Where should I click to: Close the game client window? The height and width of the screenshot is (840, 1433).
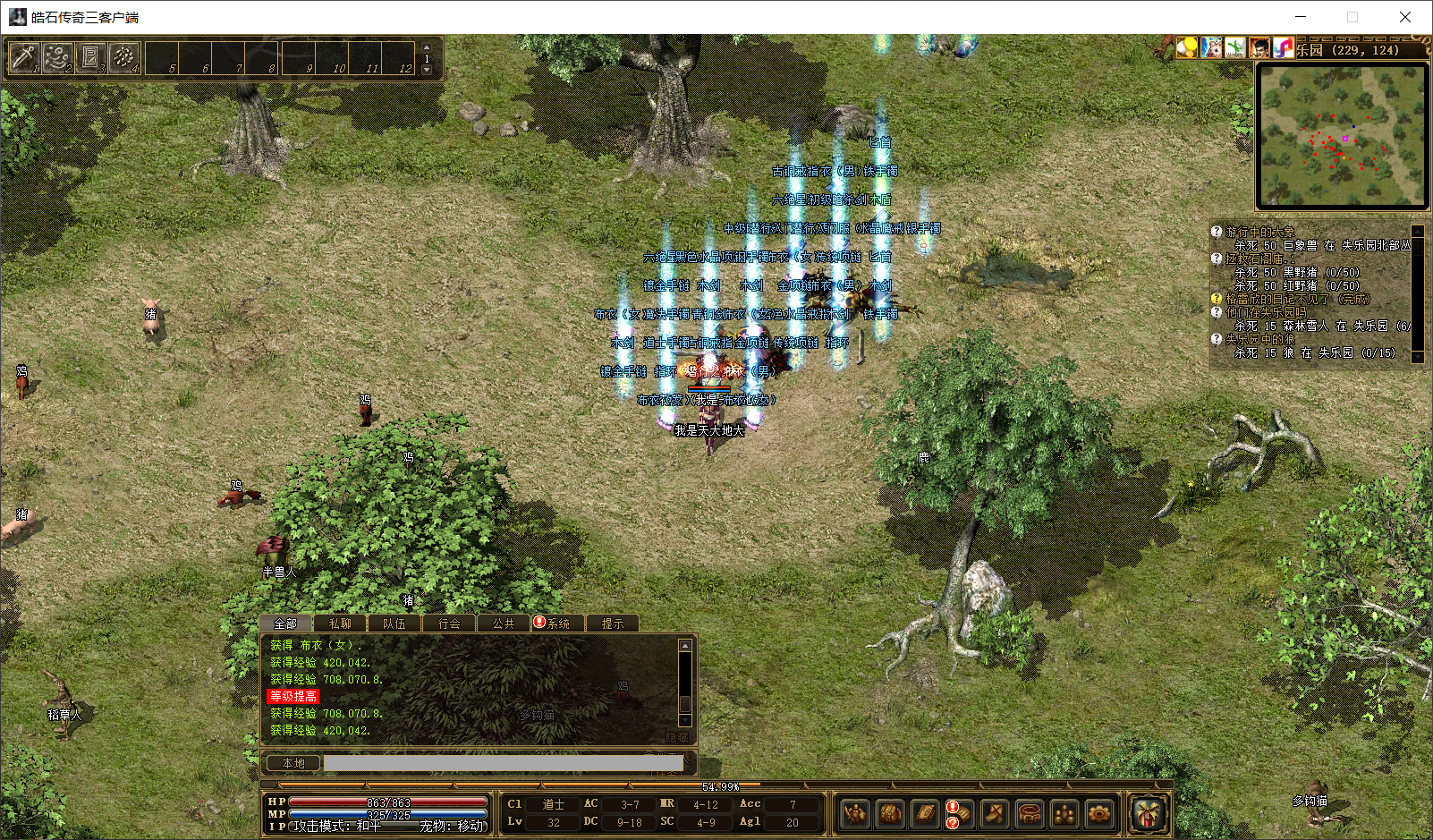coord(1404,17)
